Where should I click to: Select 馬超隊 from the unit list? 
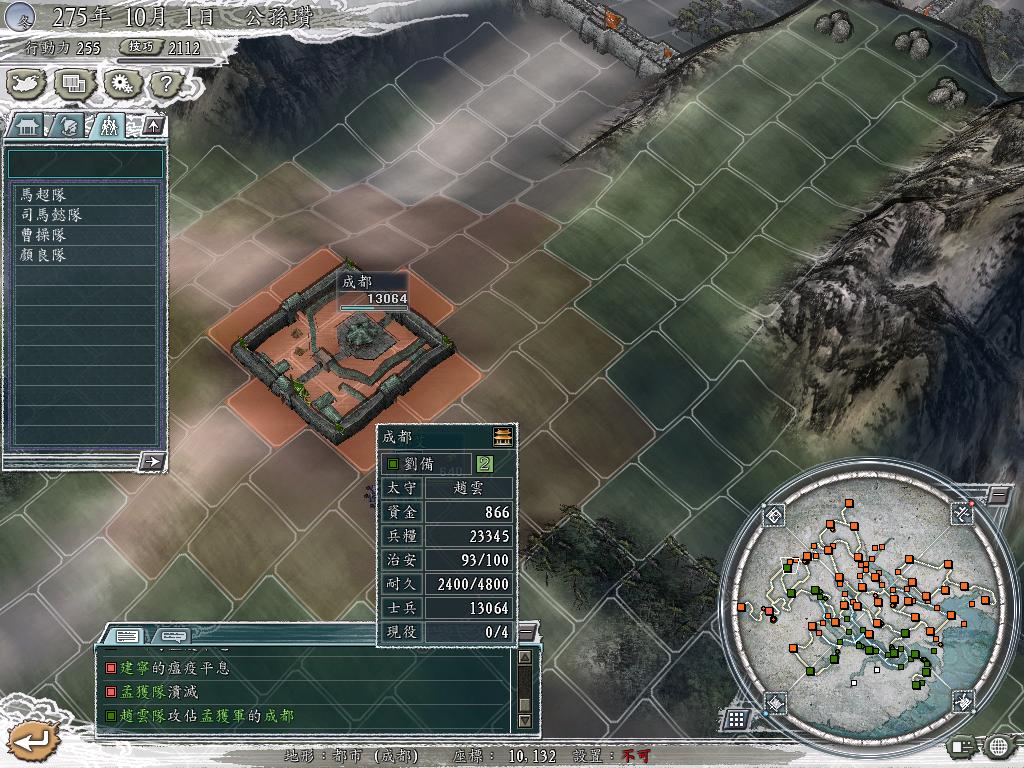[x=85, y=195]
